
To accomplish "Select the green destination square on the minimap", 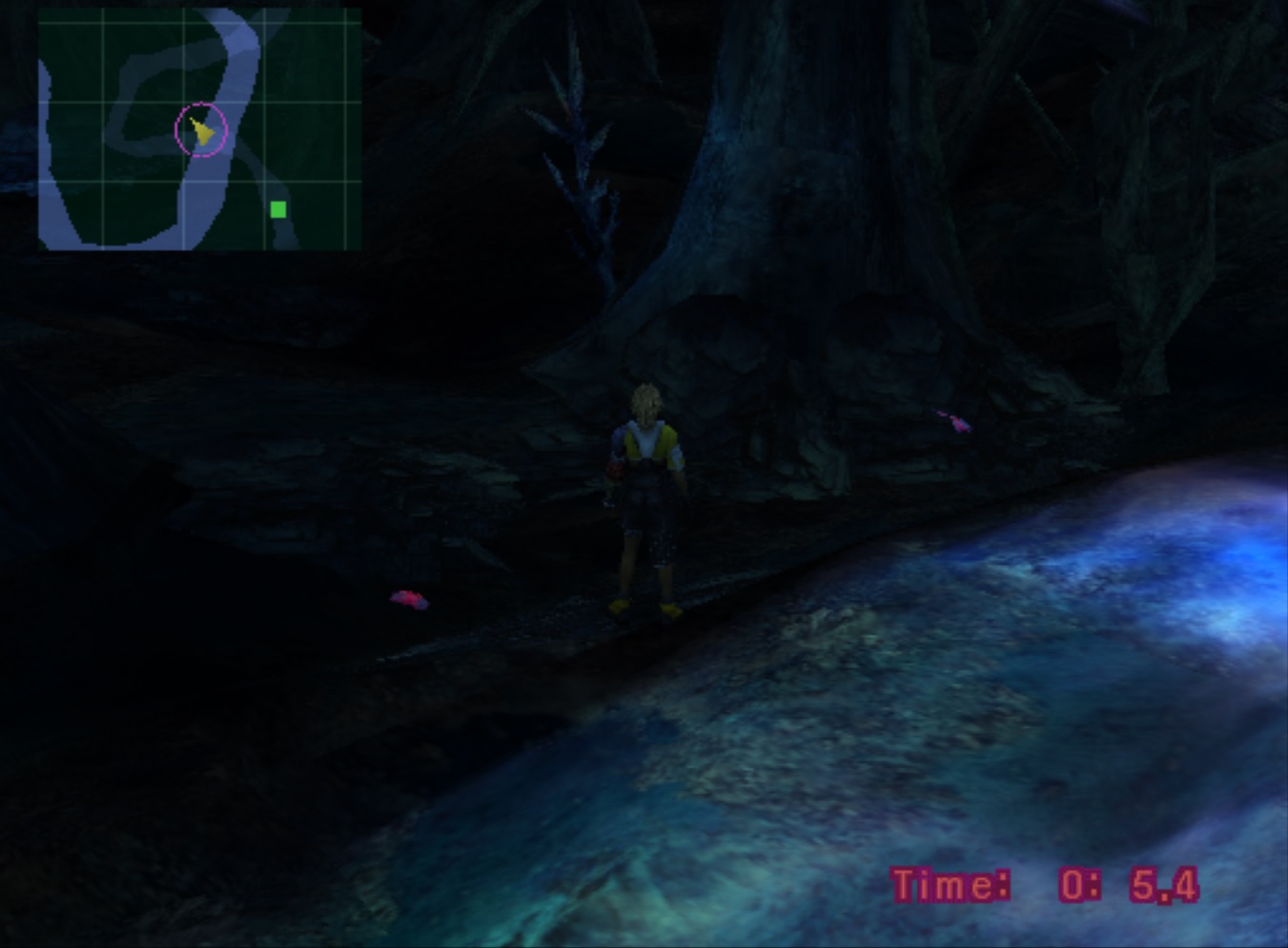I will tap(278, 208).
